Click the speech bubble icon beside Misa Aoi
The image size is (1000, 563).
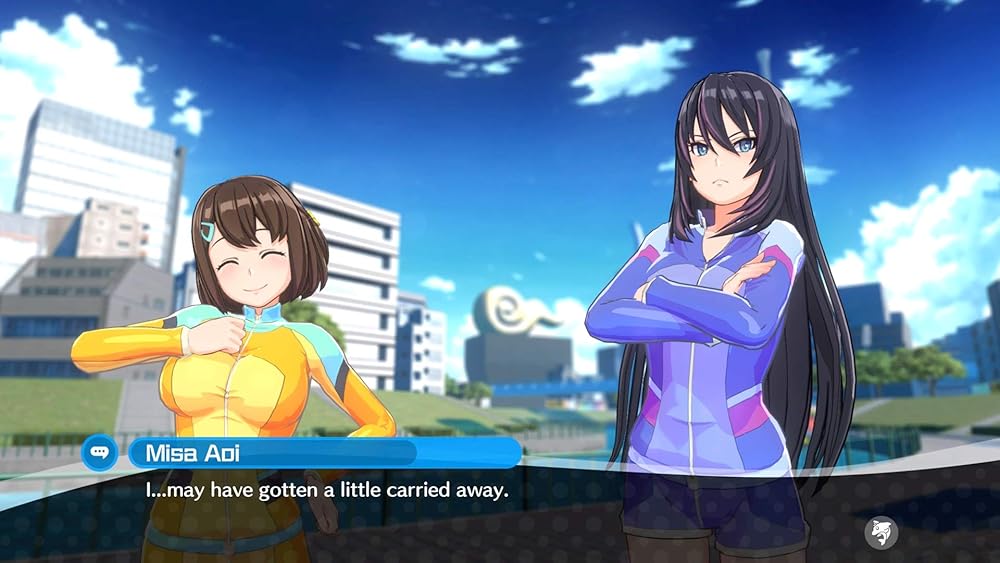100,452
